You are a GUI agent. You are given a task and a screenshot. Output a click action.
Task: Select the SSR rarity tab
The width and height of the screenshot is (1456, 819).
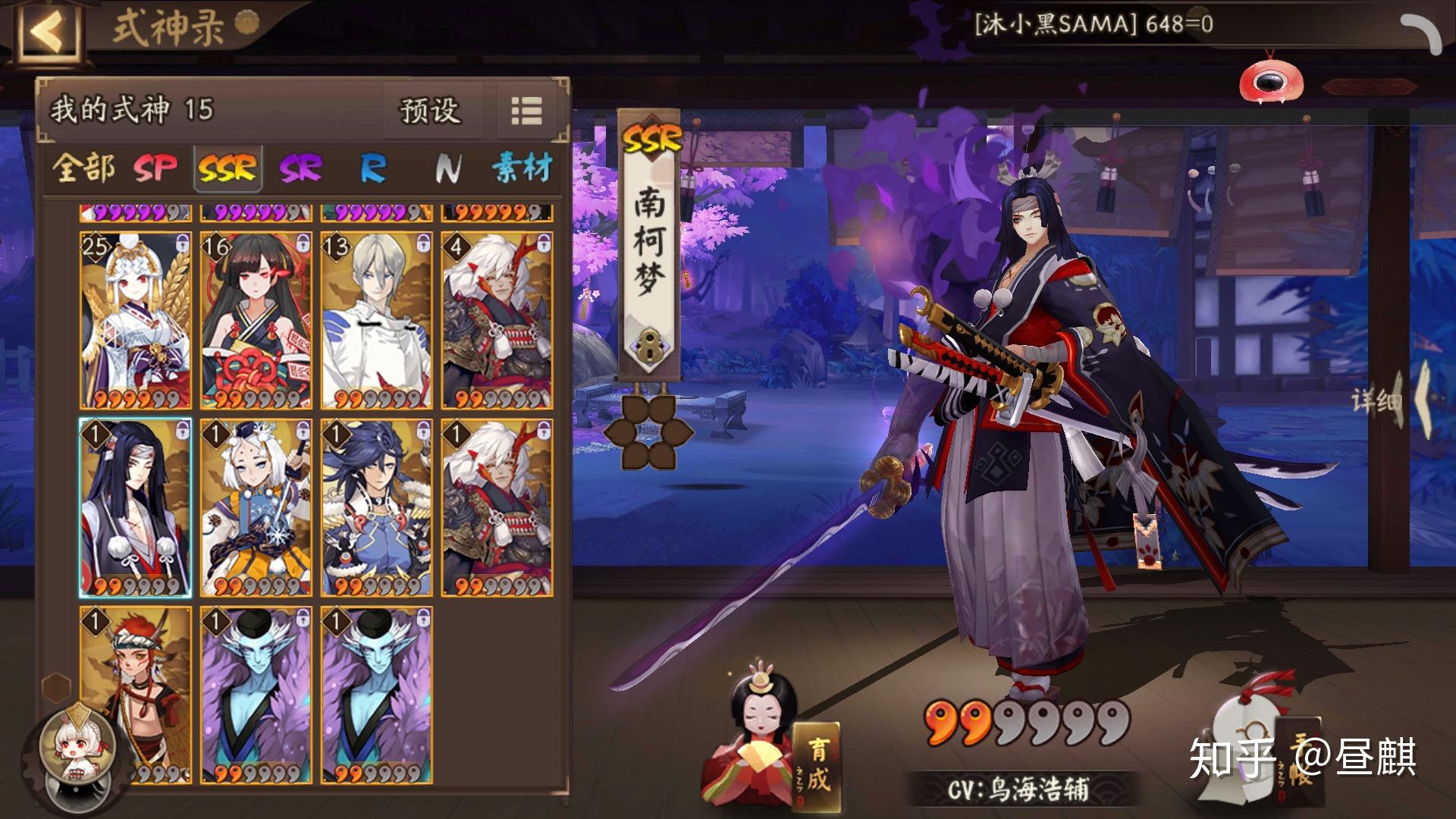pyautogui.click(x=227, y=168)
